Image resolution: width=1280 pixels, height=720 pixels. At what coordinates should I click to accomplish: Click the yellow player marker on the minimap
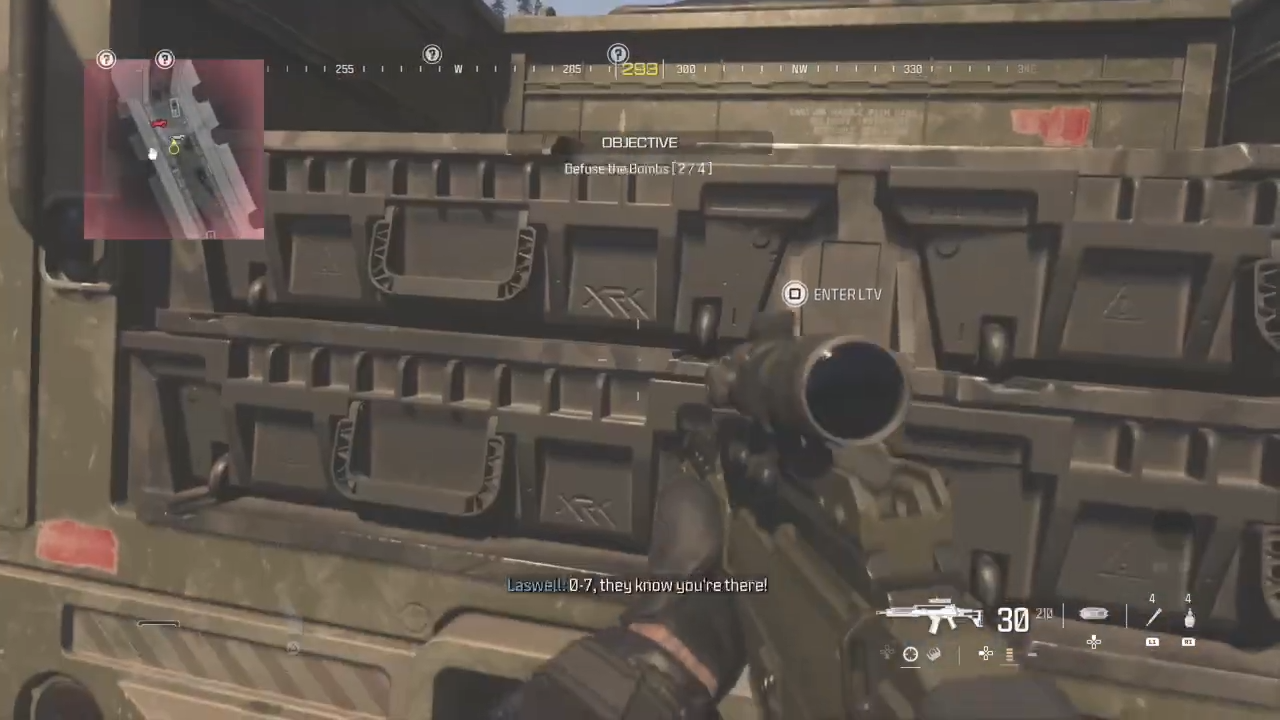click(x=173, y=148)
